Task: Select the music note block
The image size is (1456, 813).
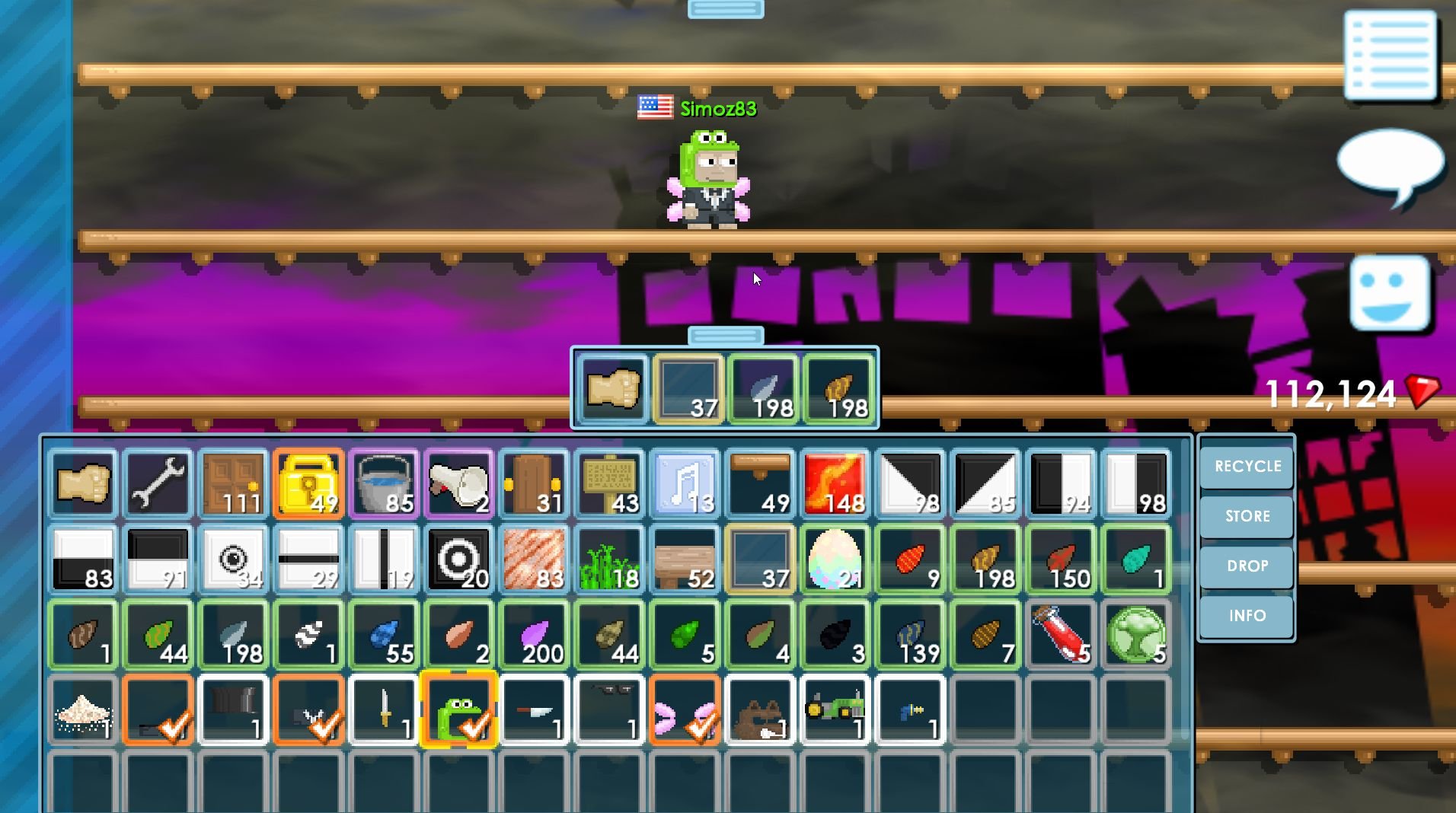Action: click(x=685, y=482)
